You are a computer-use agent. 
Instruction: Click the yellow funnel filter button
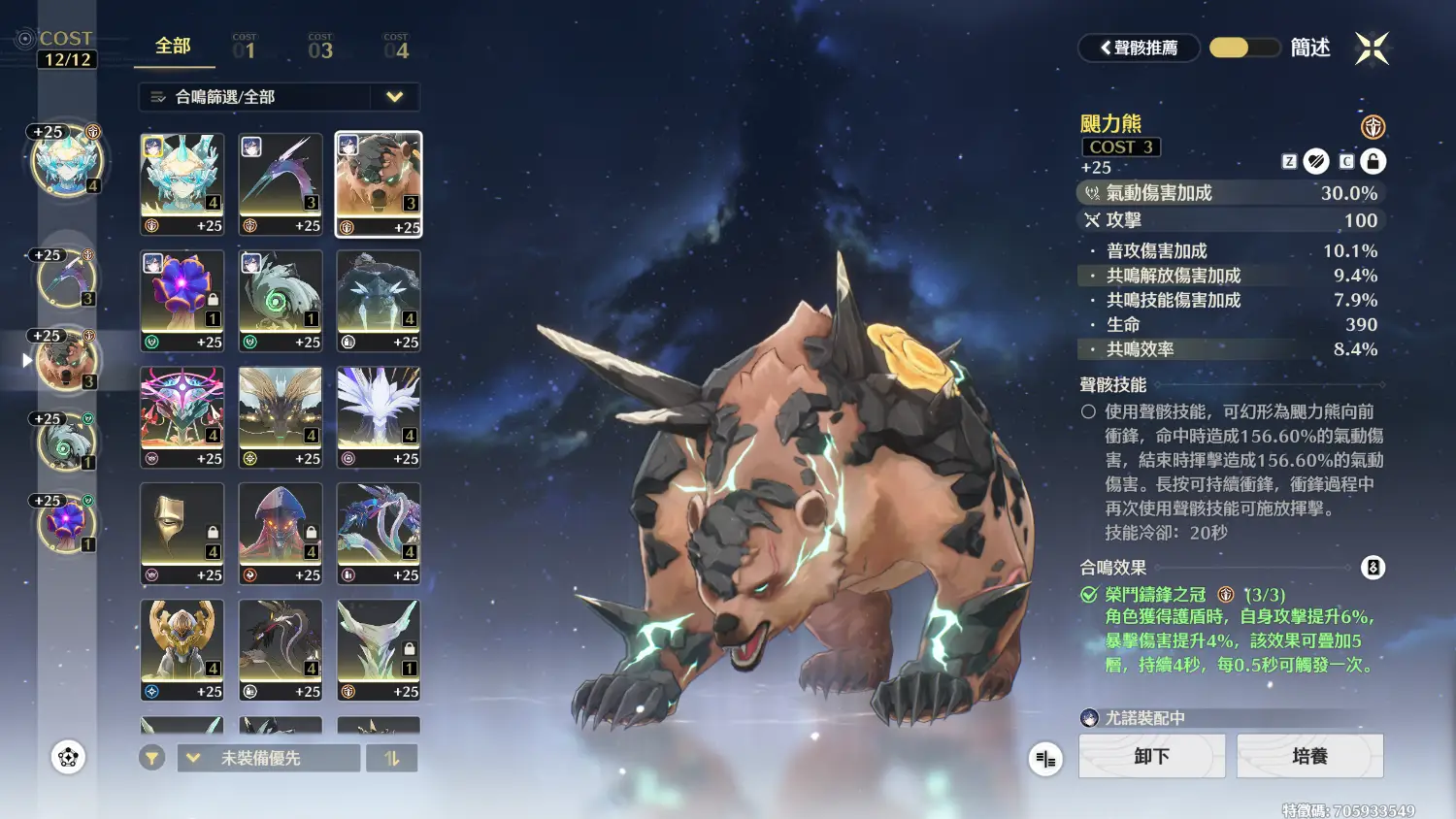point(151,758)
